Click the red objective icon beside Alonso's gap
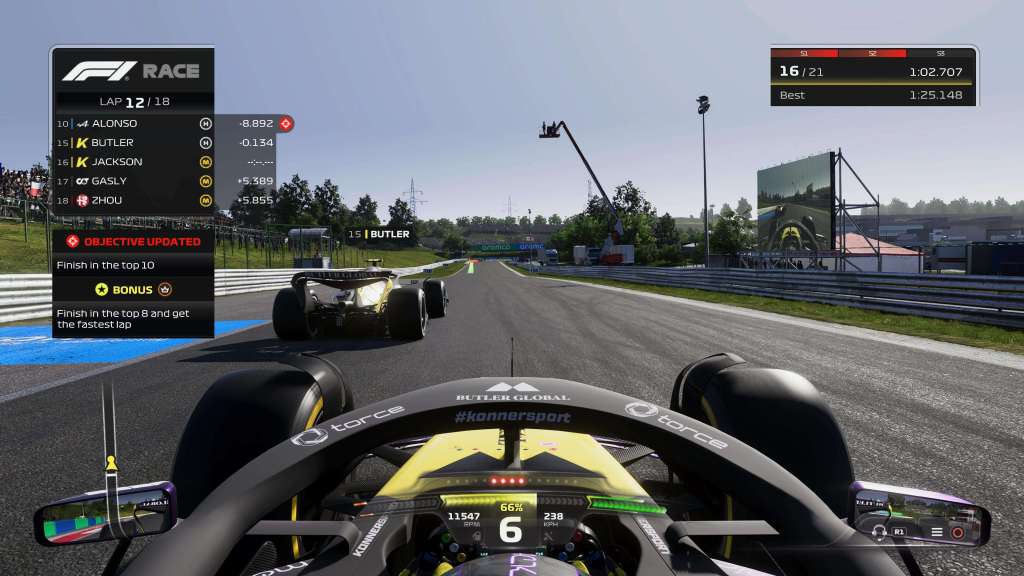 coord(286,123)
